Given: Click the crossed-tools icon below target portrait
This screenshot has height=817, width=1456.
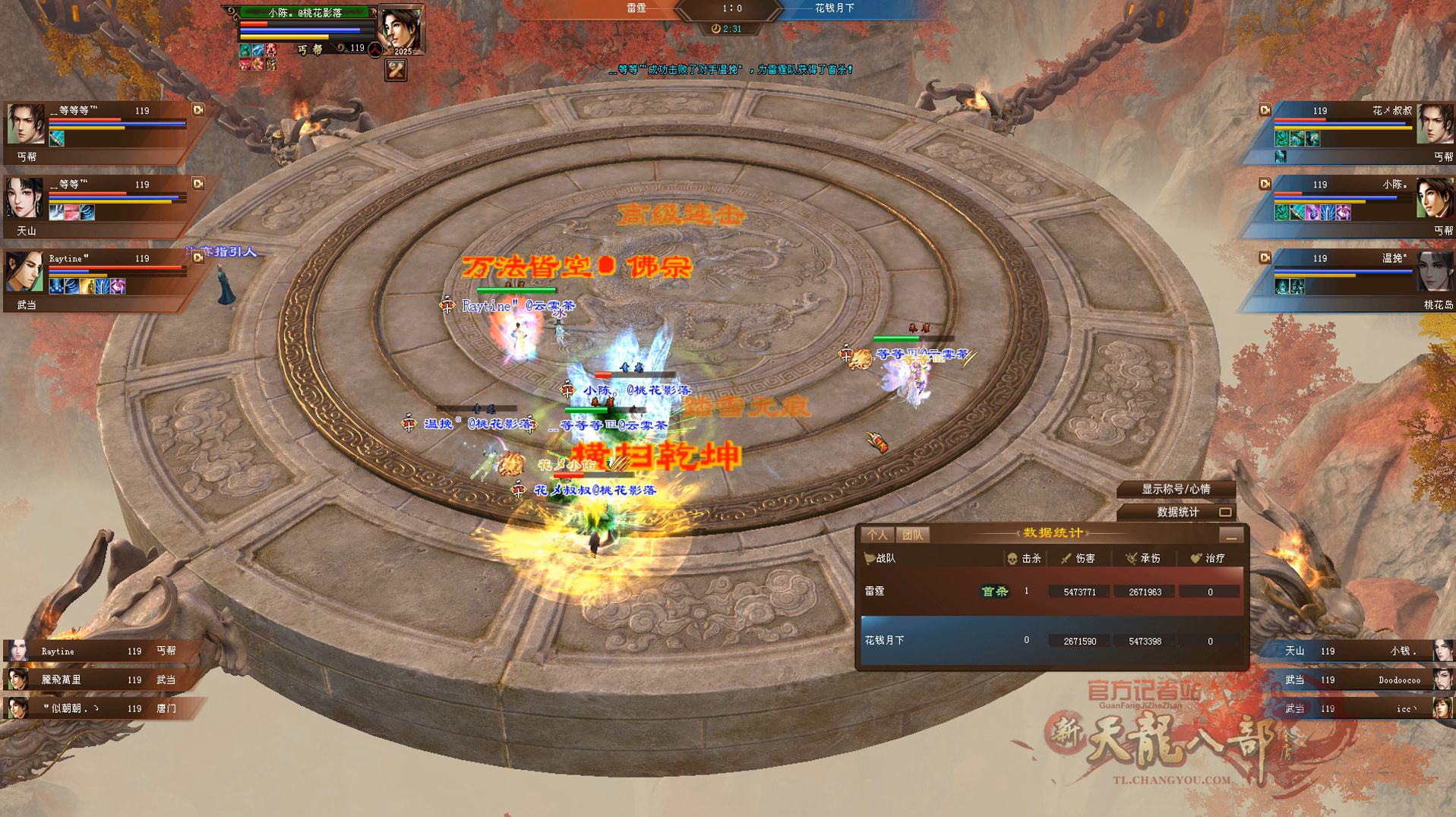Looking at the screenshot, I should pyautogui.click(x=396, y=71).
